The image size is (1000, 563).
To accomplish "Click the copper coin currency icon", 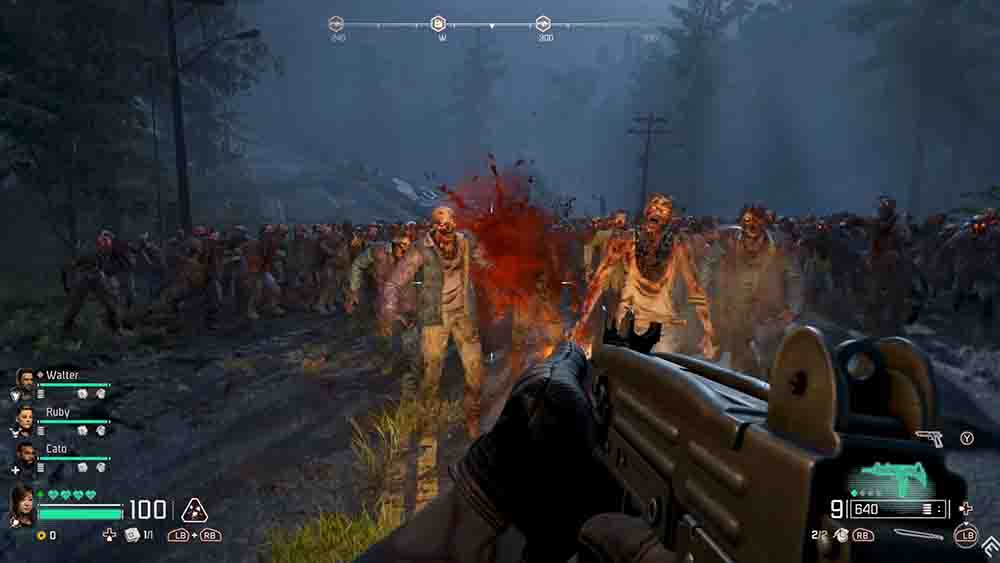I will point(40,536).
